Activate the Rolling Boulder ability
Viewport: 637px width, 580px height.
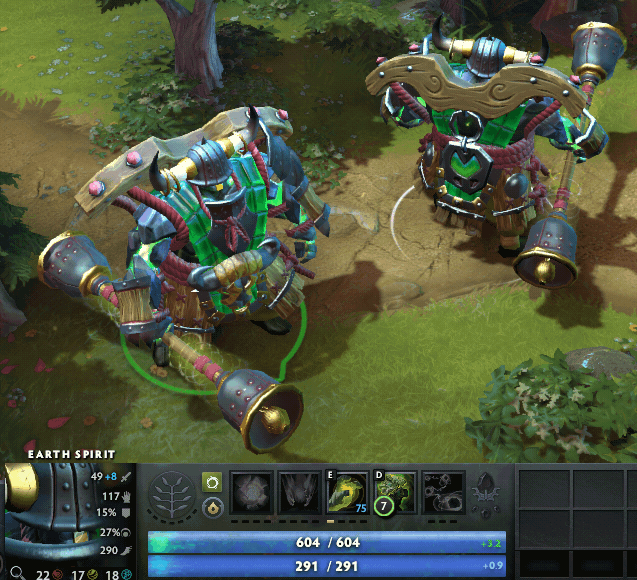pos(300,493)
